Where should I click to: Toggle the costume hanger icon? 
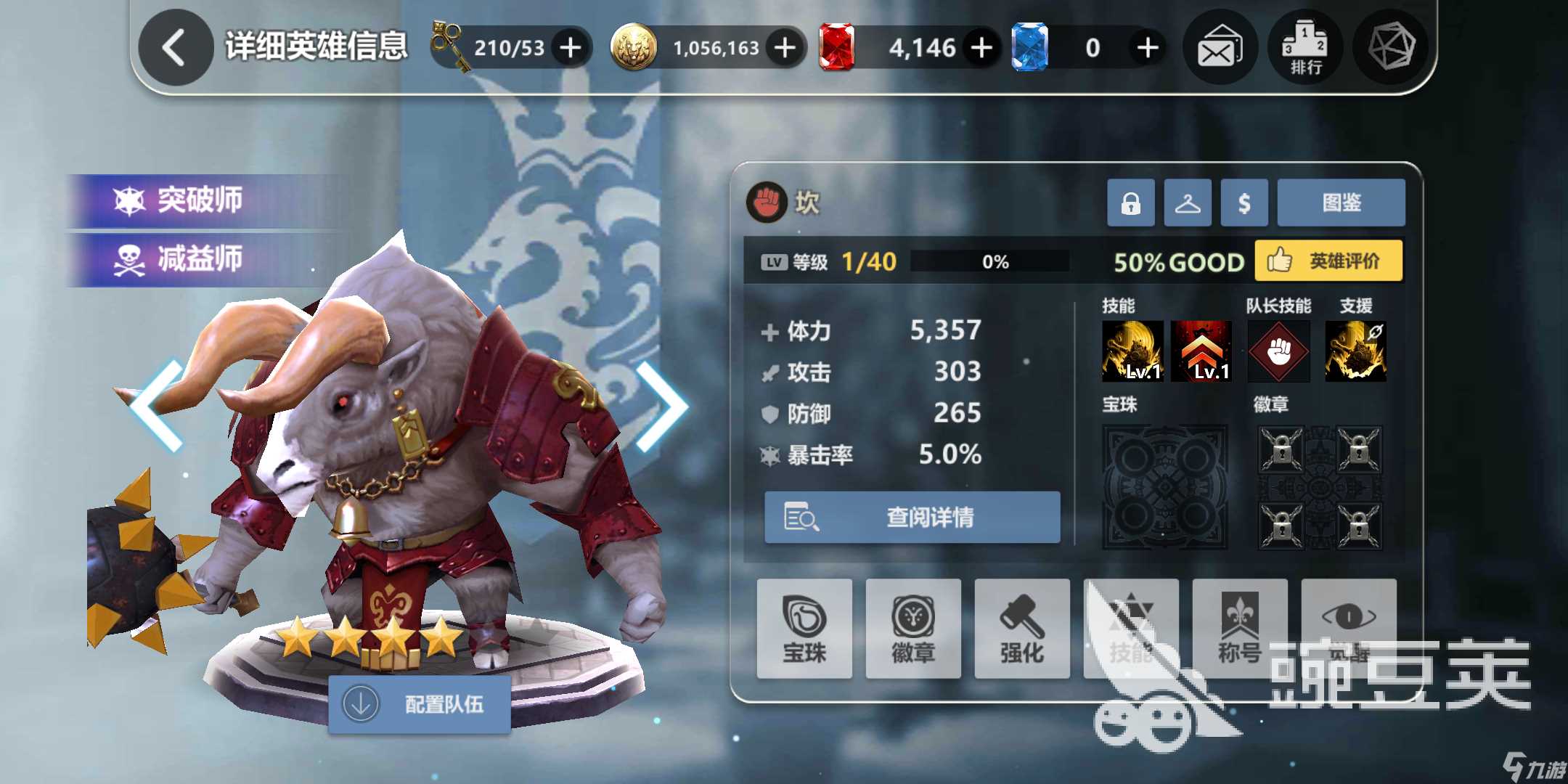[x=1188, y=202]
